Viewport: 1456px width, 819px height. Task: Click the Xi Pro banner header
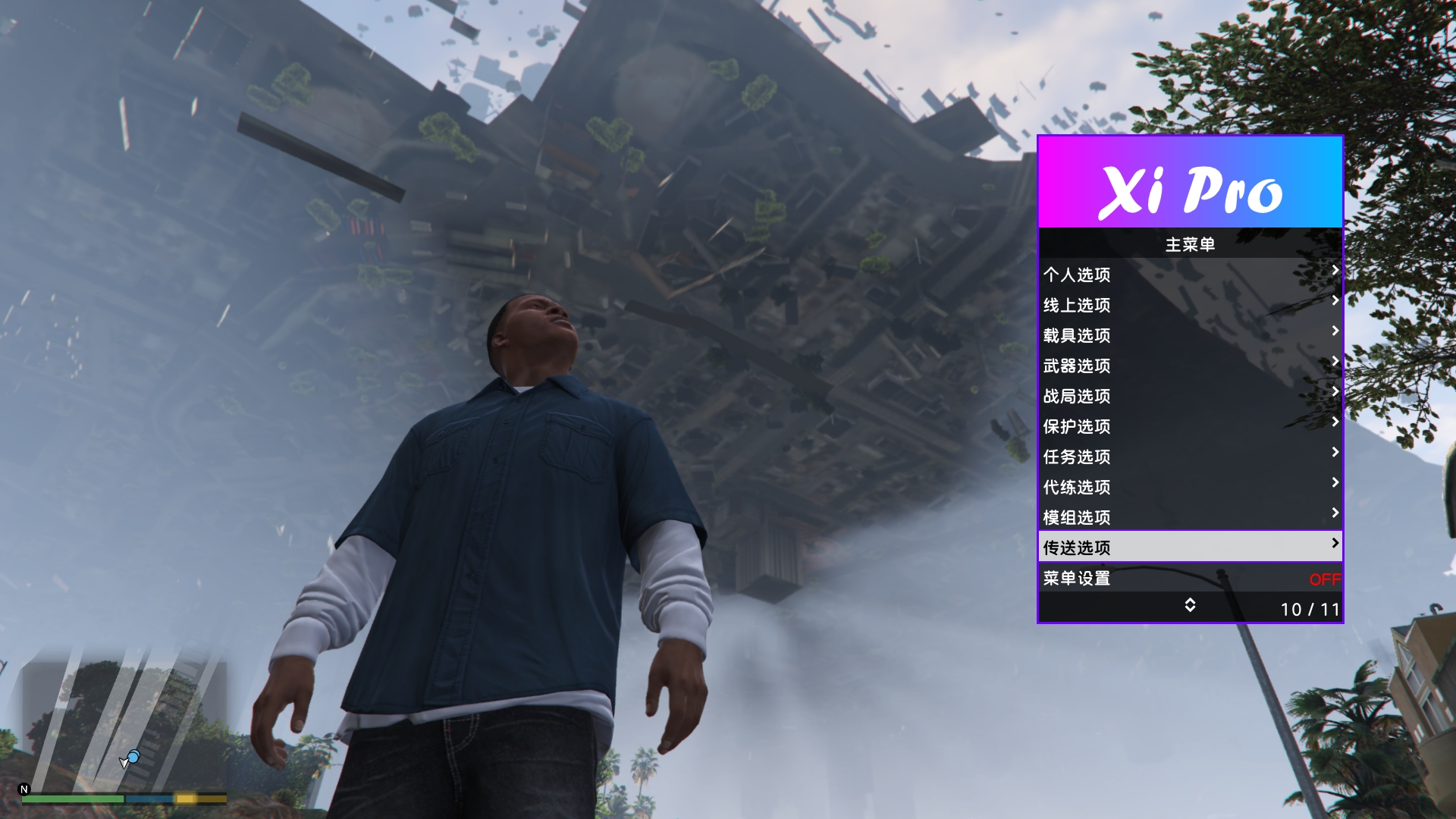pos(1190,183)
